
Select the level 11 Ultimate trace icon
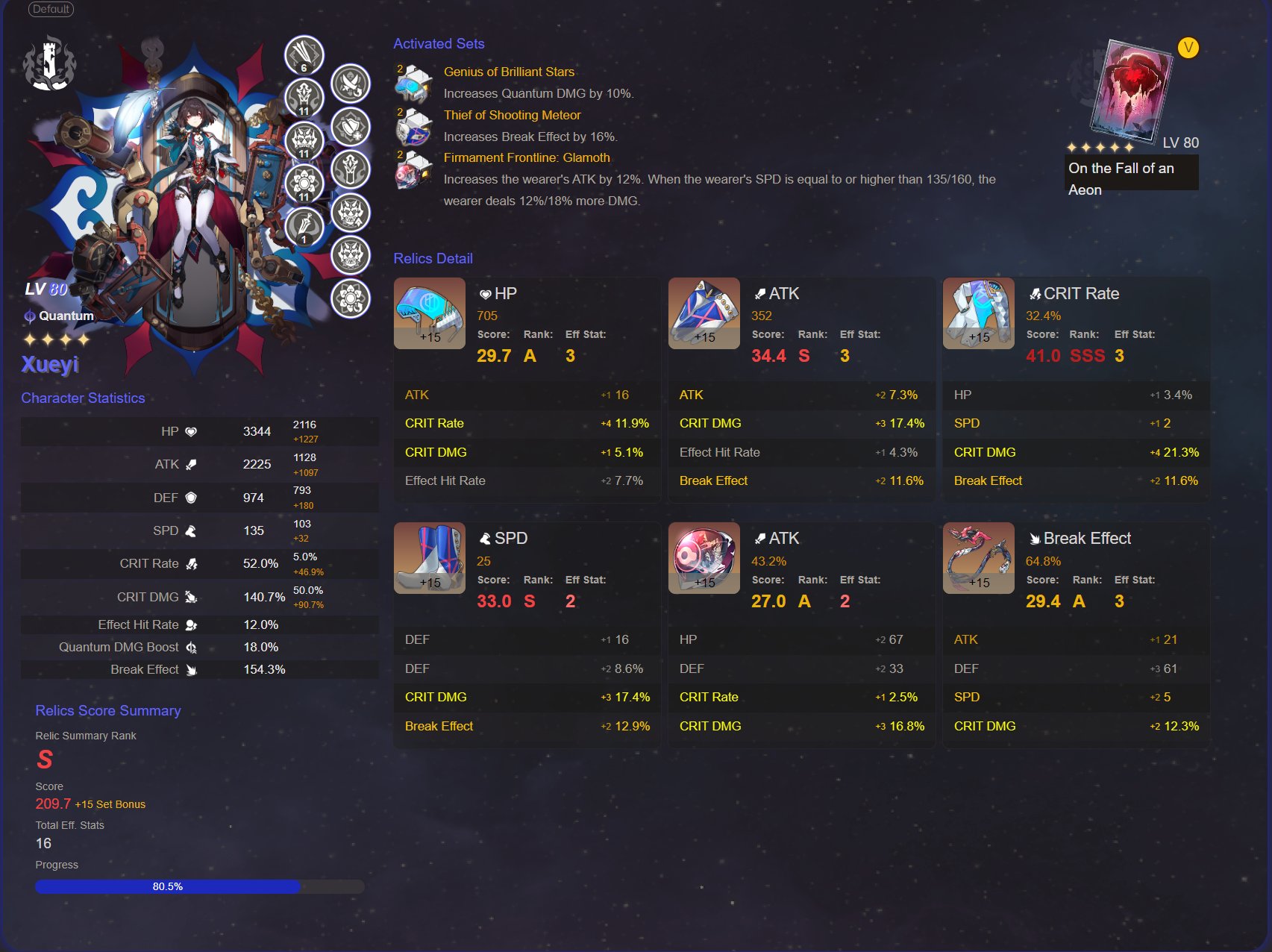coord(303,140)
